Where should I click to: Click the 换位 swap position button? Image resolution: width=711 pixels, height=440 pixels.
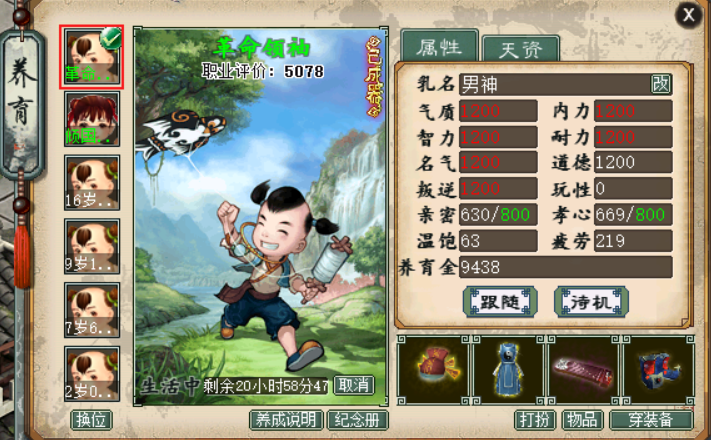tap(90, 420)
